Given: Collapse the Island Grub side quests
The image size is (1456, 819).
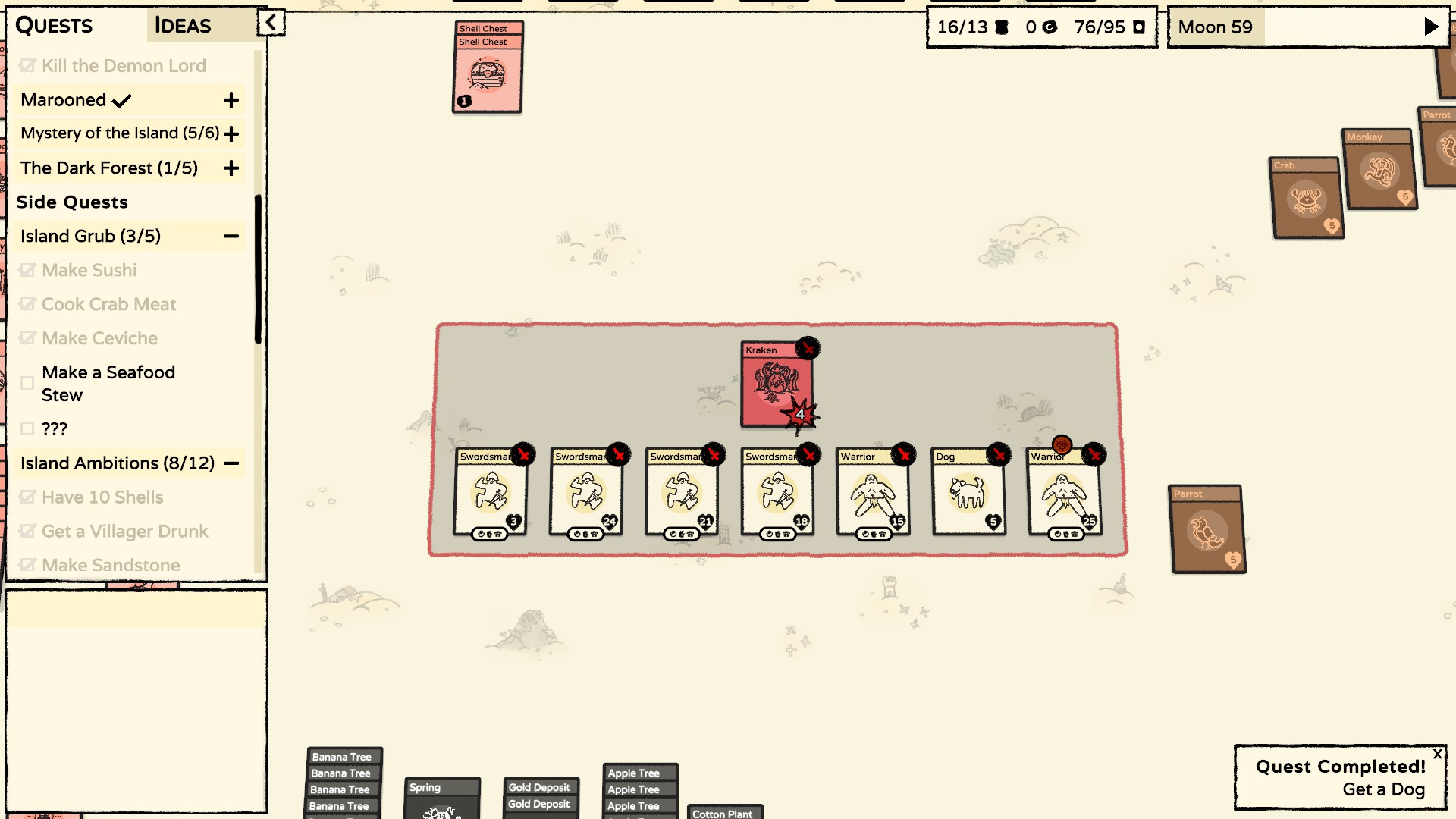Looking at the screenshot, I should pyautogui.click(x=231, y=237).
